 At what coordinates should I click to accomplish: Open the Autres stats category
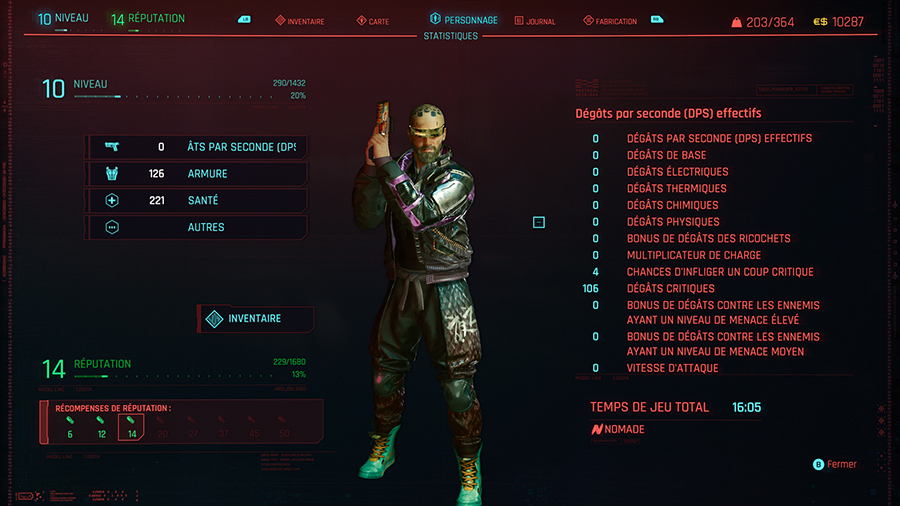point(196,227)
